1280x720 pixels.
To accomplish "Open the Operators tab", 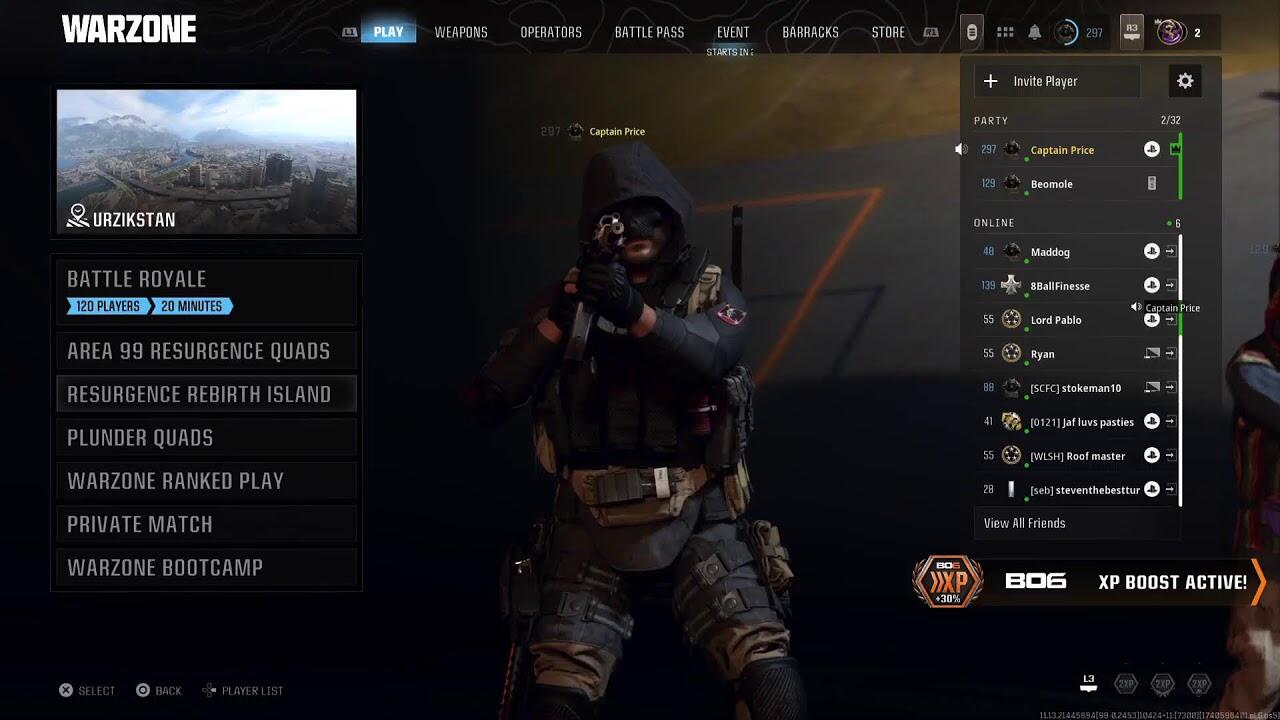I will tap(551, 32).
